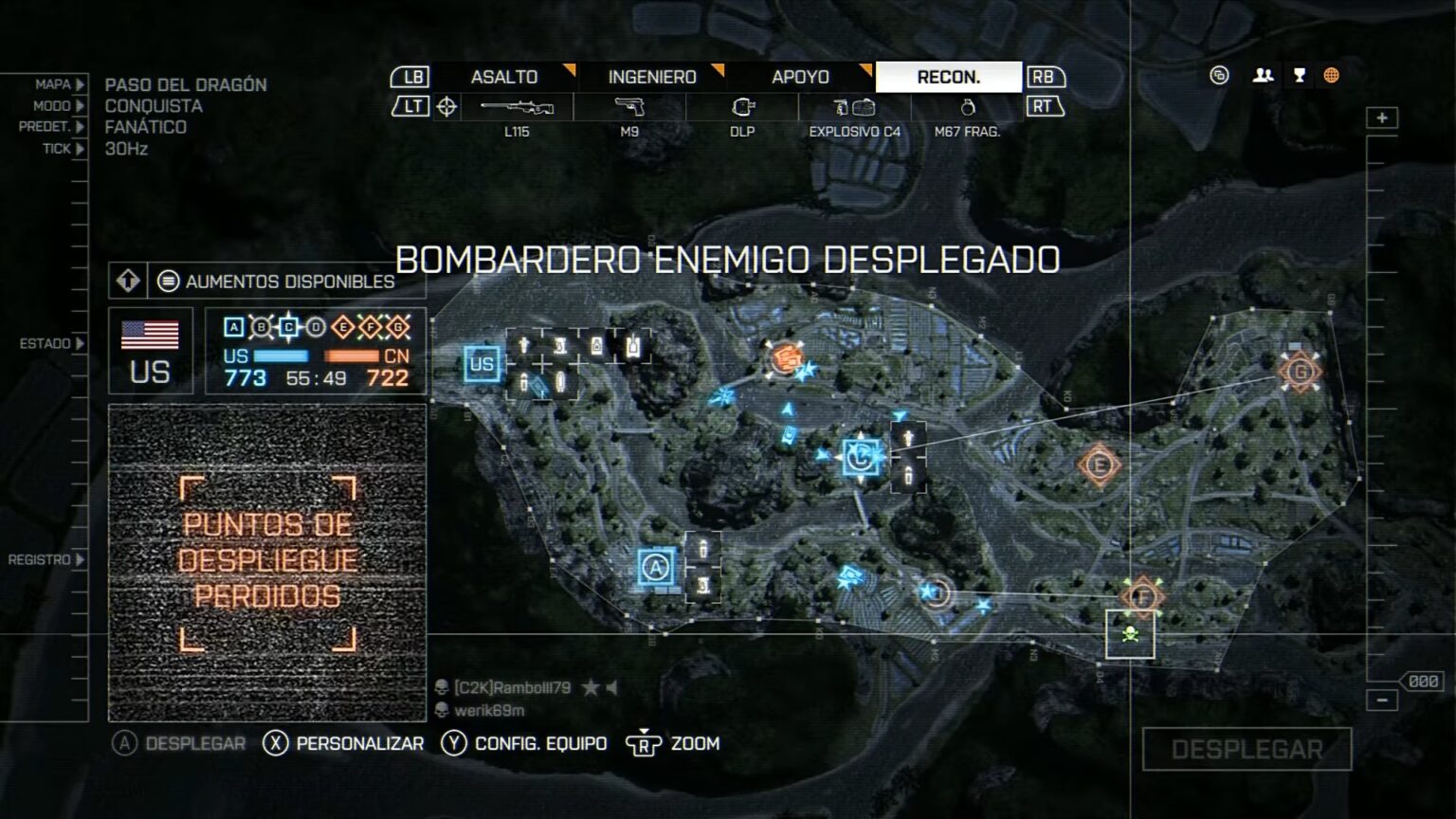Open the orange Battlelog globe icon

pyautogui.click(x=1332, y=74)
